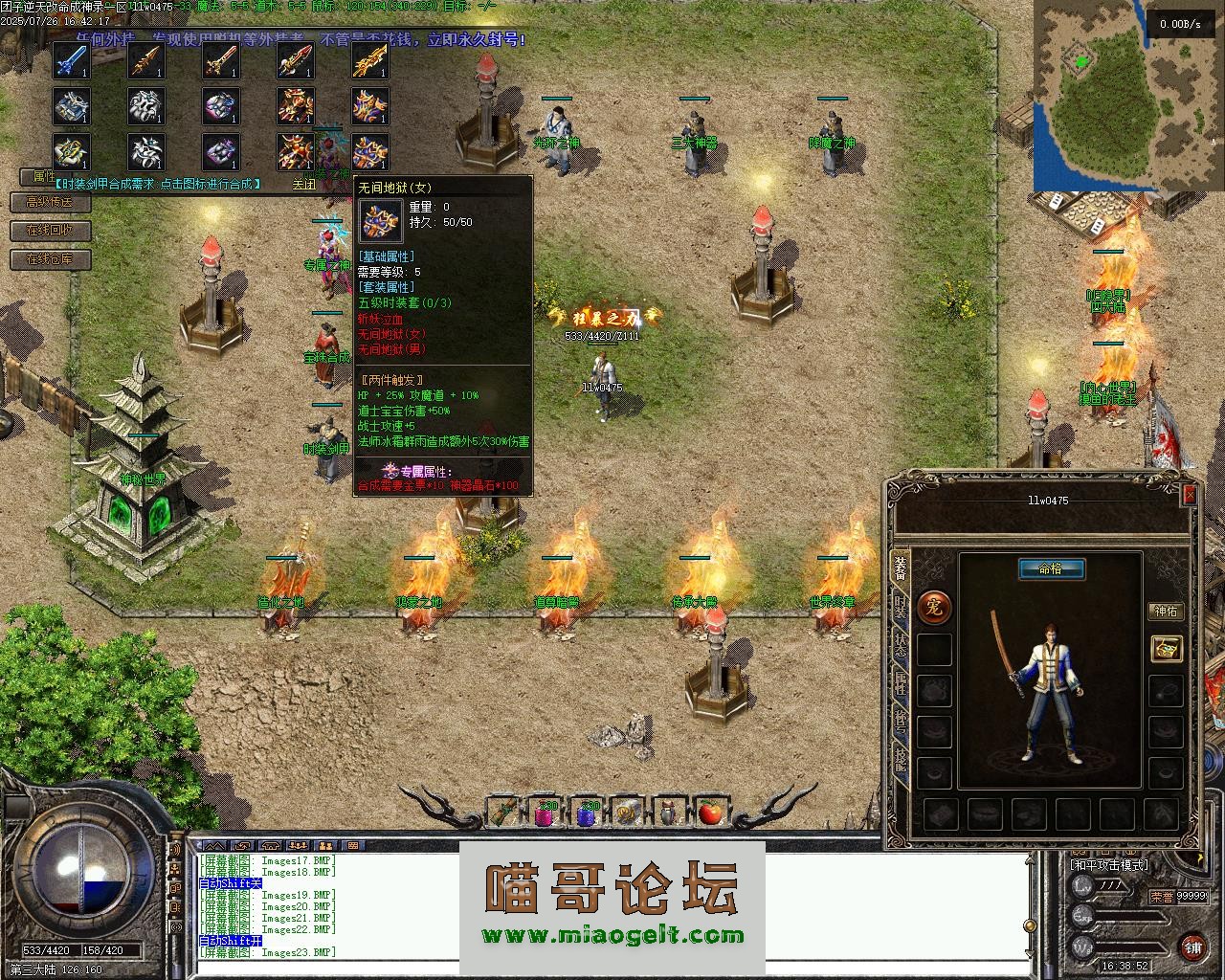Click the 神佑 divine blessing button

(1166, 611)
